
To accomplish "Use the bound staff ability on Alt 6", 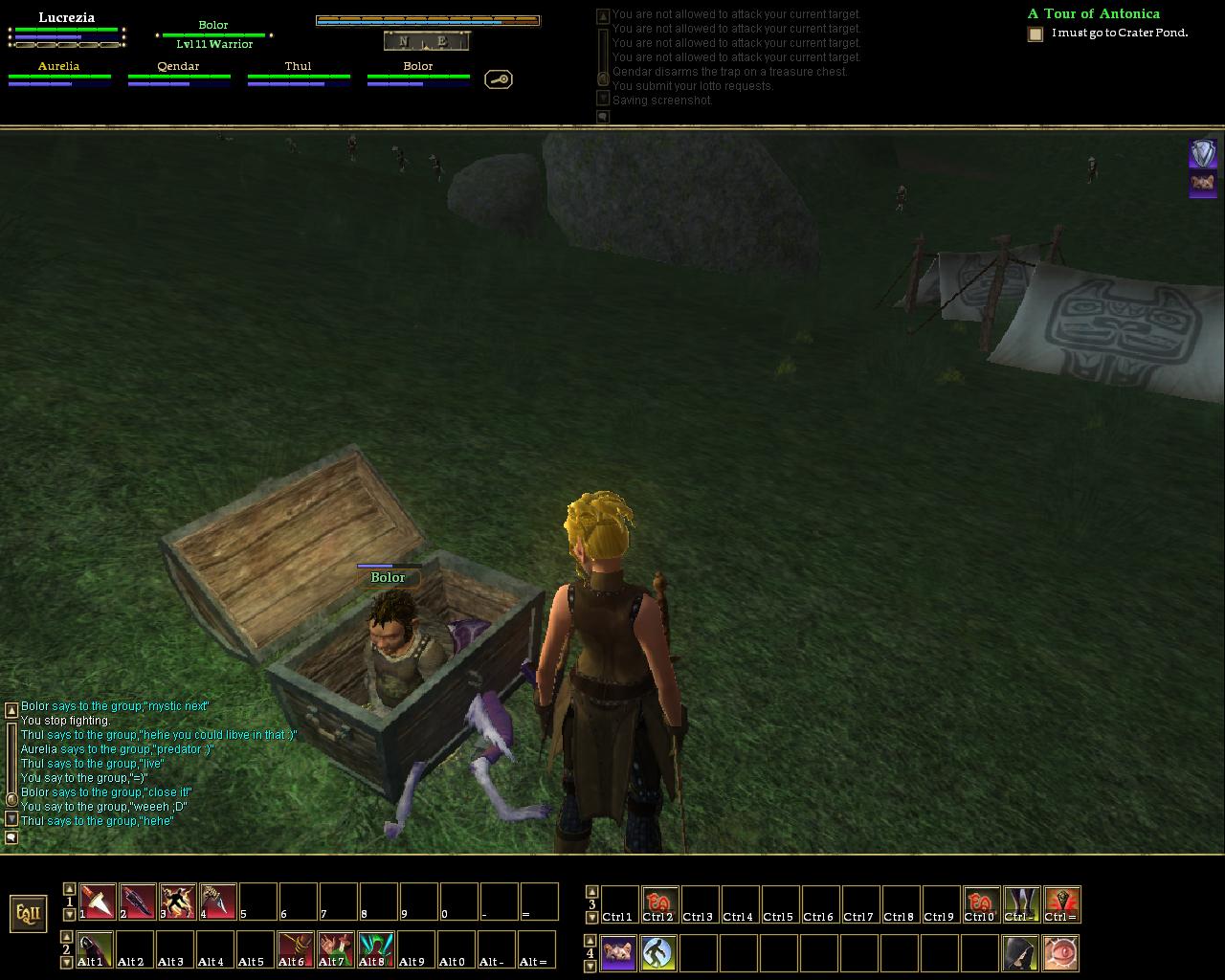I will 296,949.
